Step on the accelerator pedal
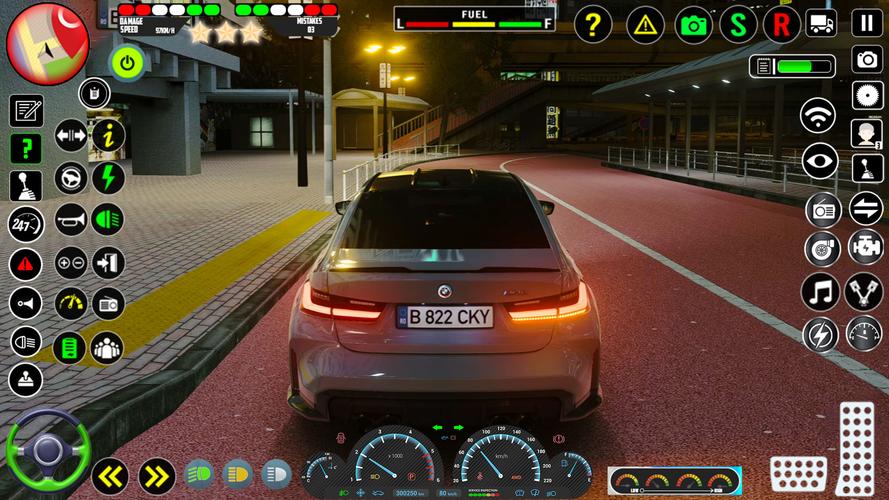Screen dimensions: 889x500 point(856,444)
